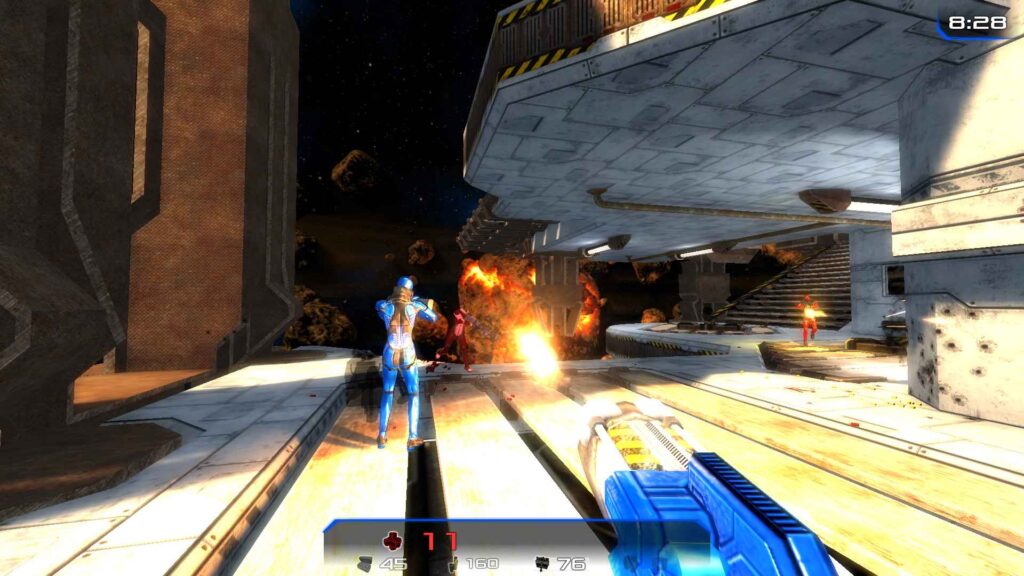Screen dimensions: 1024x576
Task: Pick the weapon ammo icon beside 76
Action: tap(542, 564)
